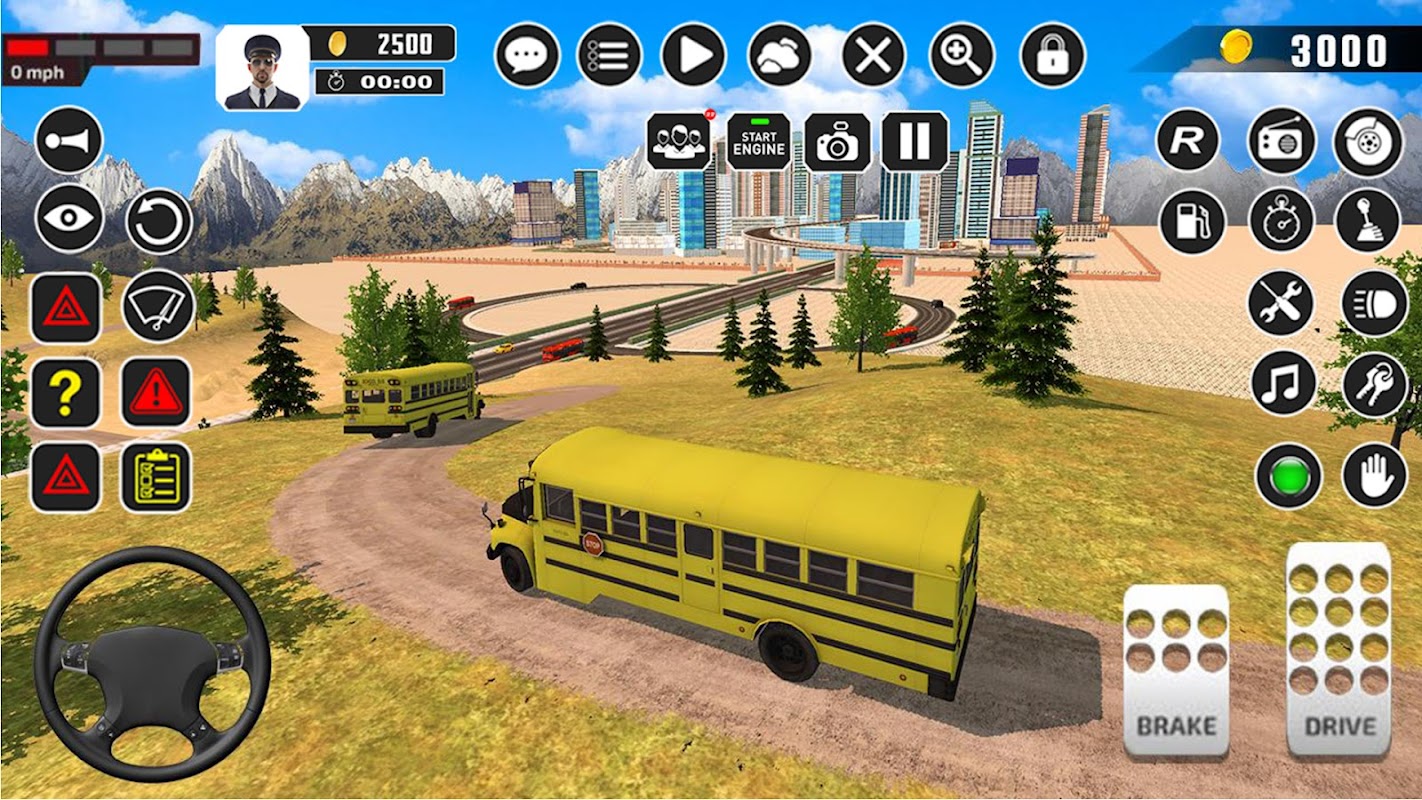Select the magnifier zoom-in icon

pyautogui.click(x=961, y=55)
